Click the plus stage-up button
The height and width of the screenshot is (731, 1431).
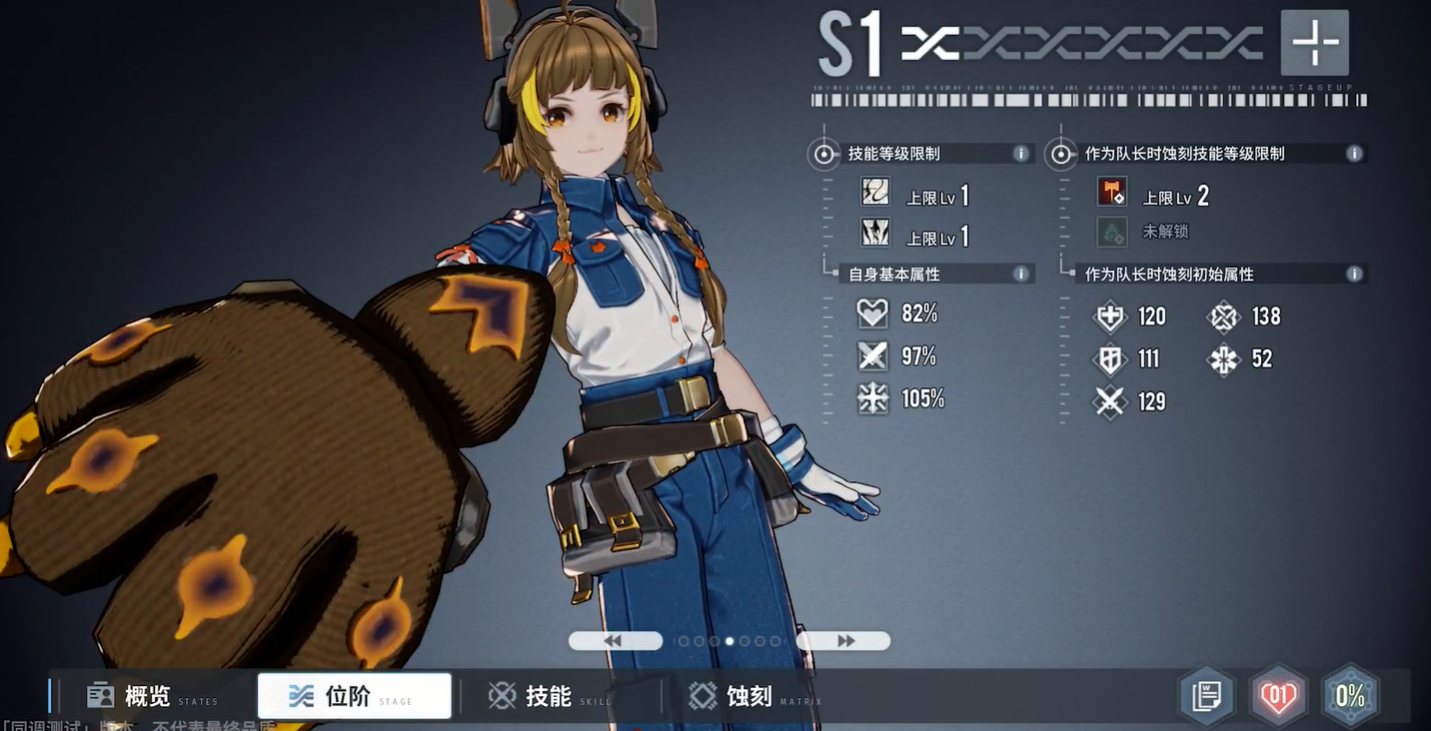[1314, 43]
